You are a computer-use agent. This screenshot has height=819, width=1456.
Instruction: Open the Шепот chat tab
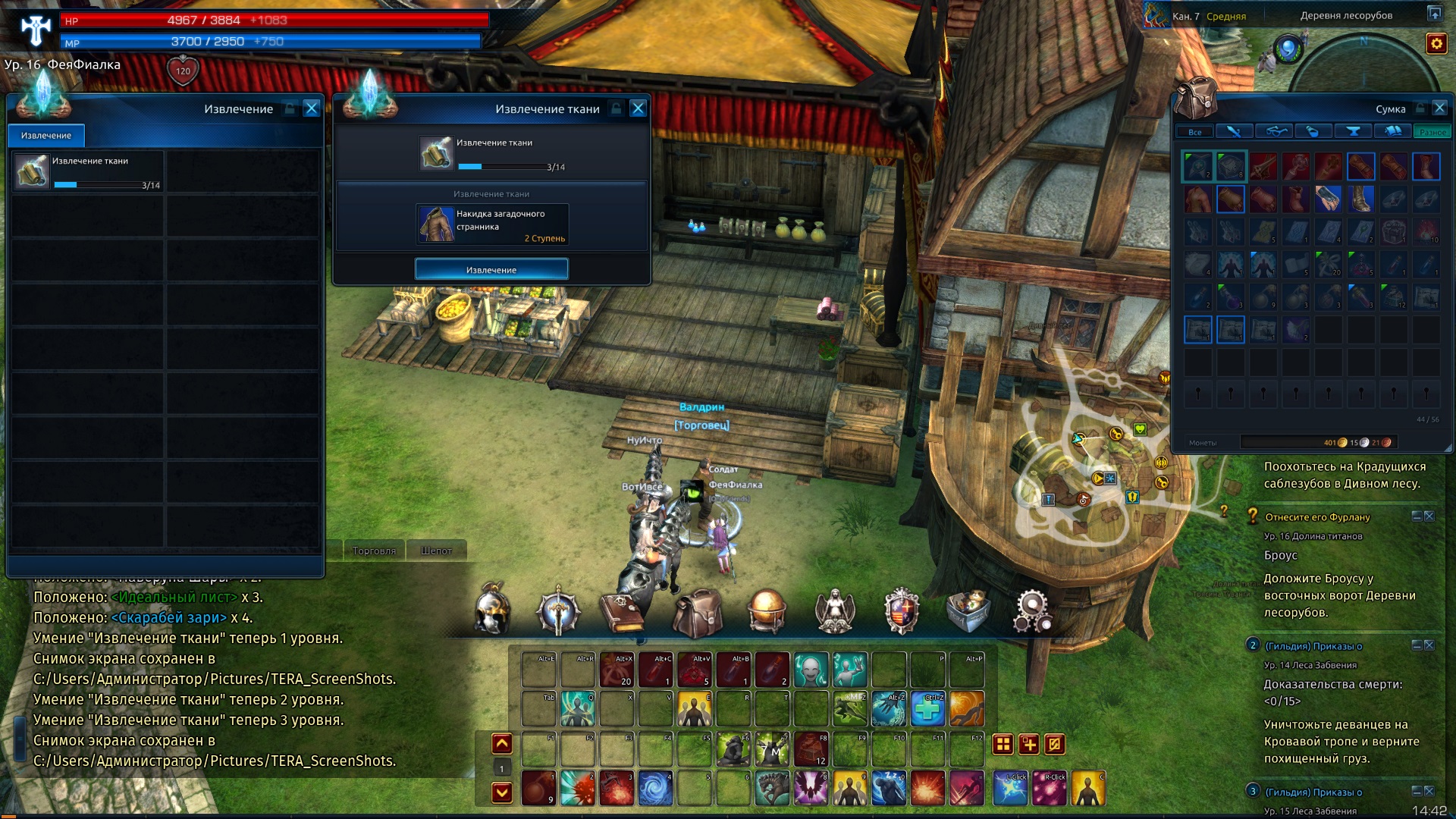pos(436,551)
